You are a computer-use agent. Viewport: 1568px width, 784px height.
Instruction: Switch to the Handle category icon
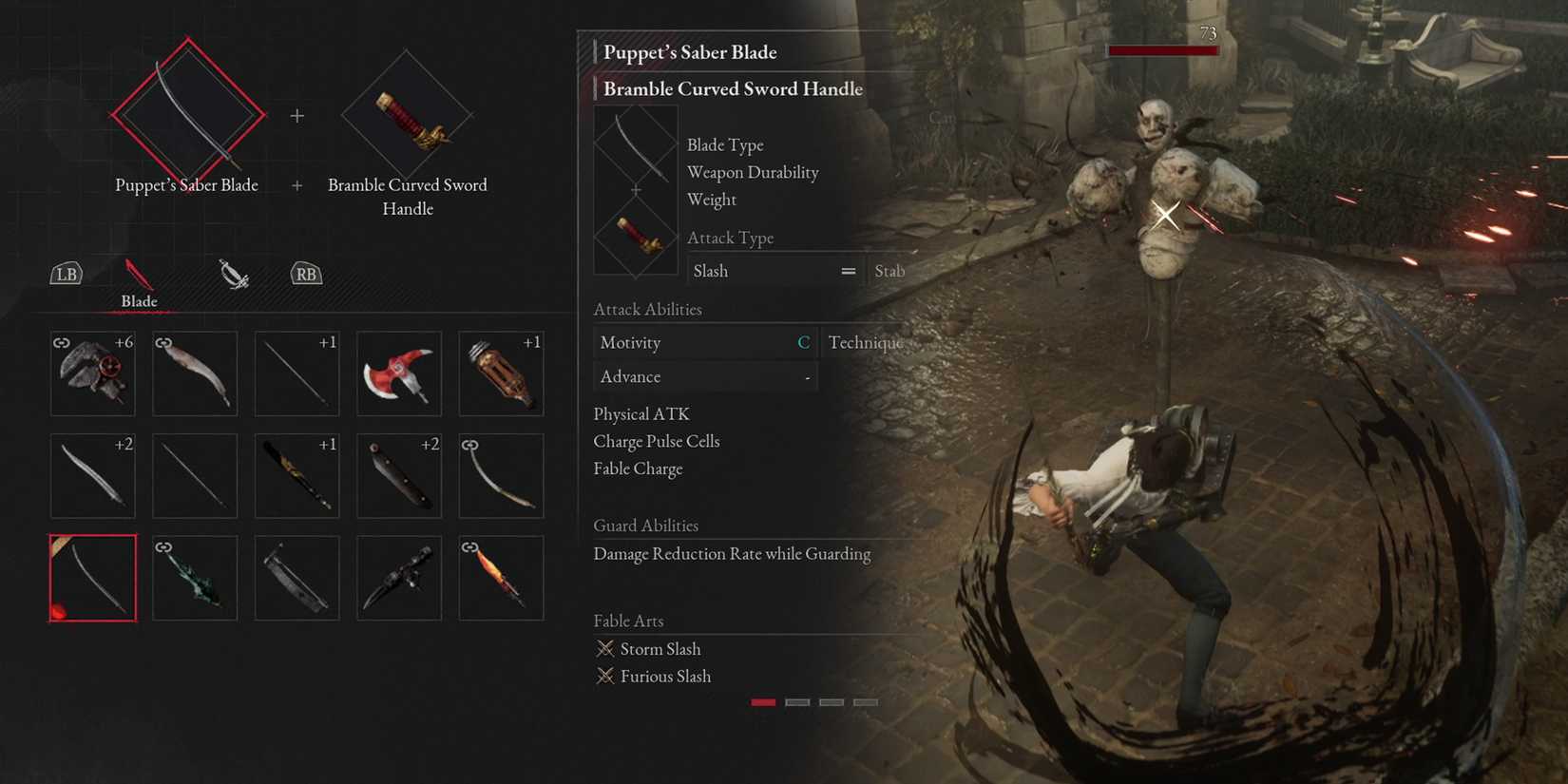(x=233, y=274)
